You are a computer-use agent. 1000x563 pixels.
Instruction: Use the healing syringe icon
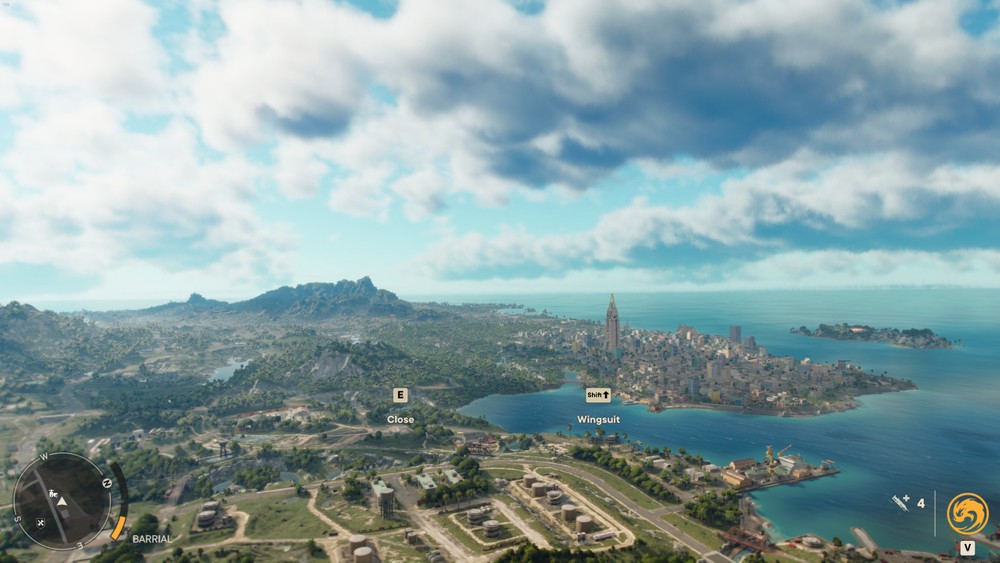point(901,503)
